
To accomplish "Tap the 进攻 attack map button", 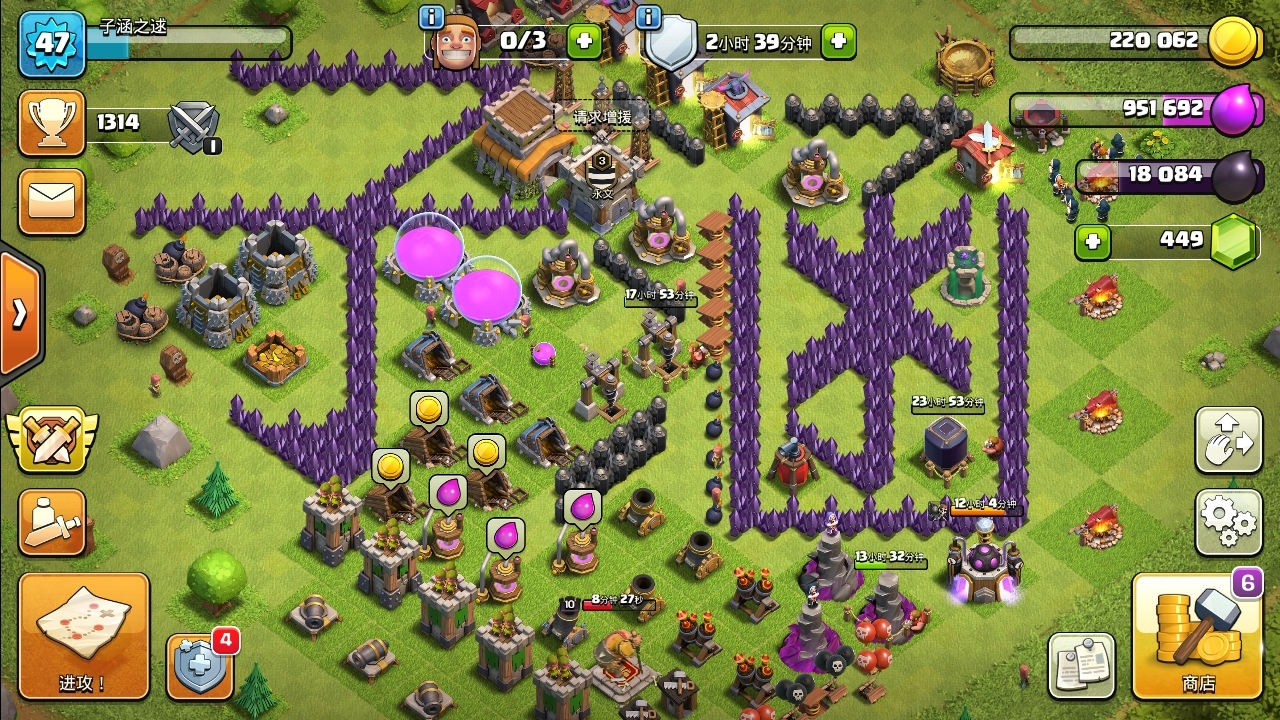I will click(x=84, y=636).
